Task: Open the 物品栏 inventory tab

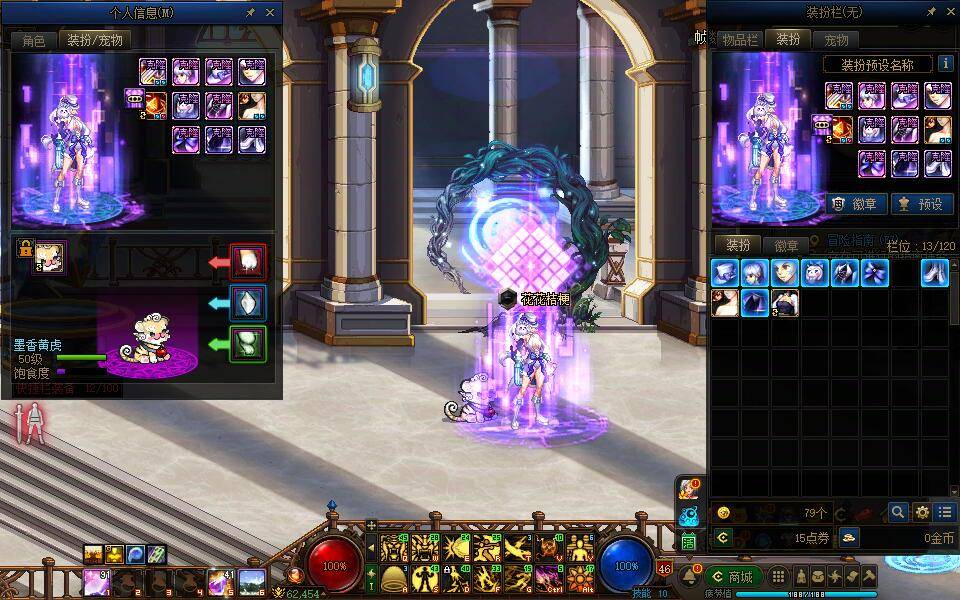Action: [740, 40]
